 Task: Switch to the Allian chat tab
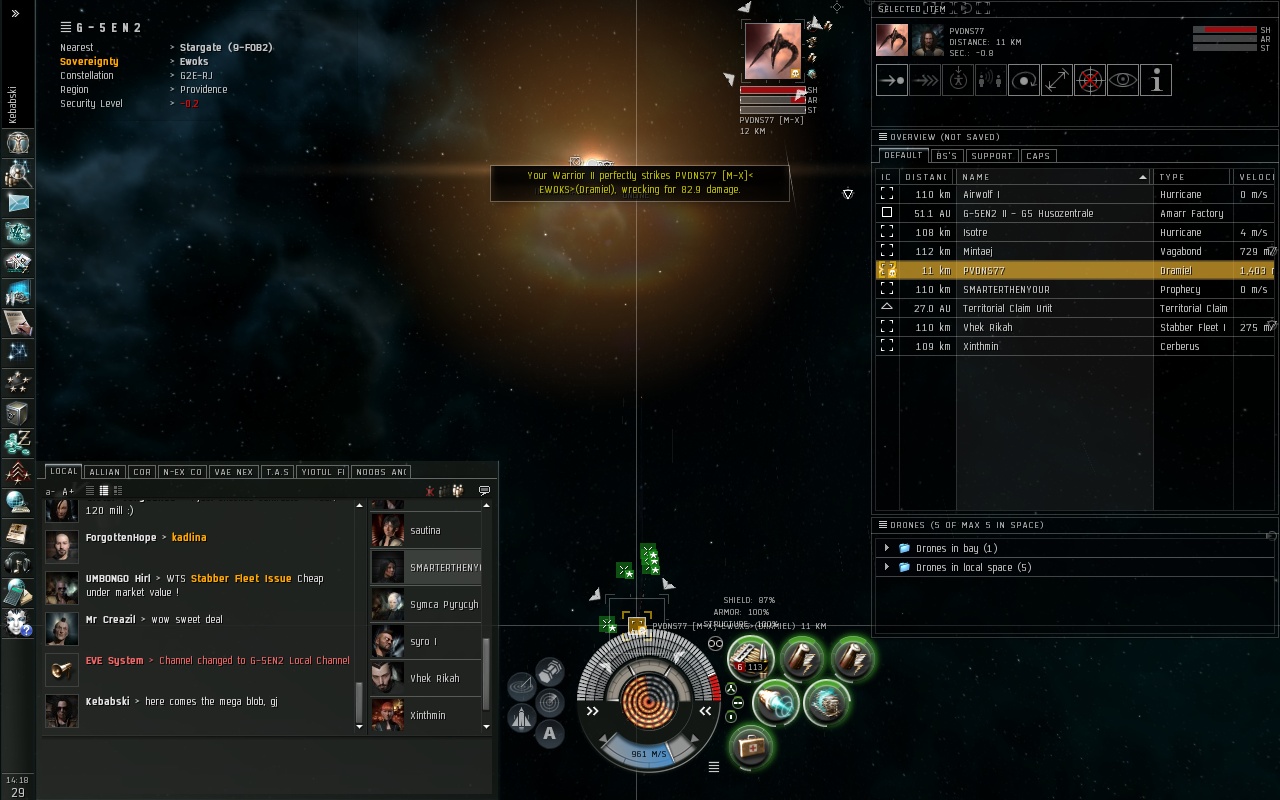[x=104, y=472]
